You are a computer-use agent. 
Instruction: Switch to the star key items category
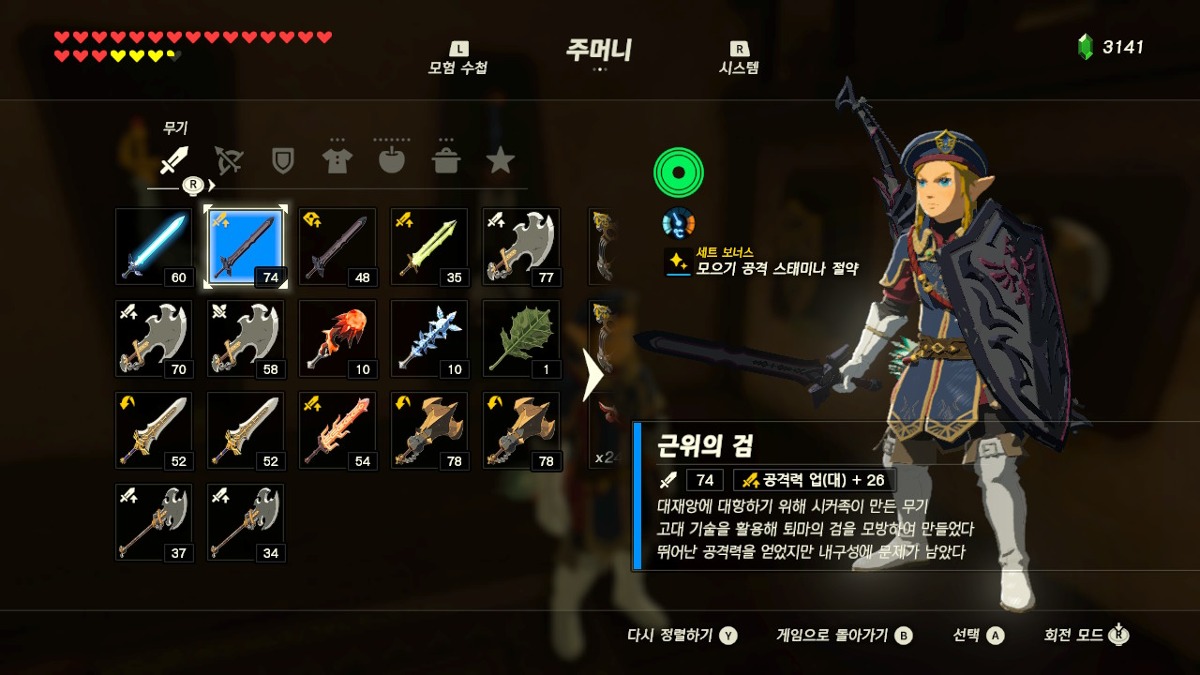500,160
